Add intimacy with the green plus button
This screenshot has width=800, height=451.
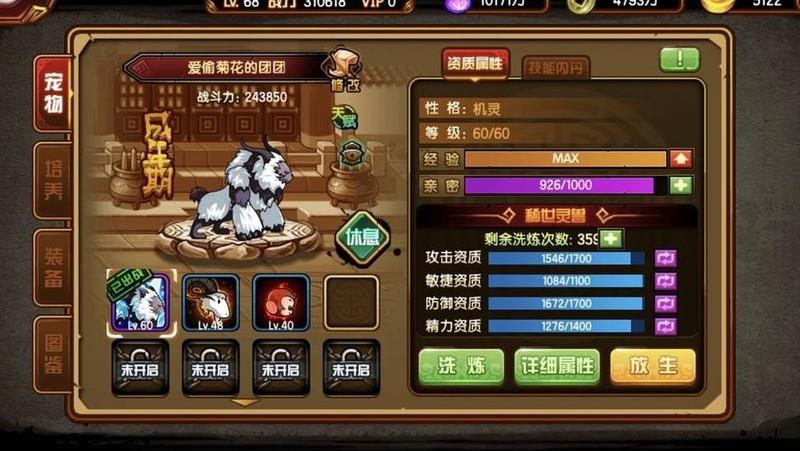point(681,185)
